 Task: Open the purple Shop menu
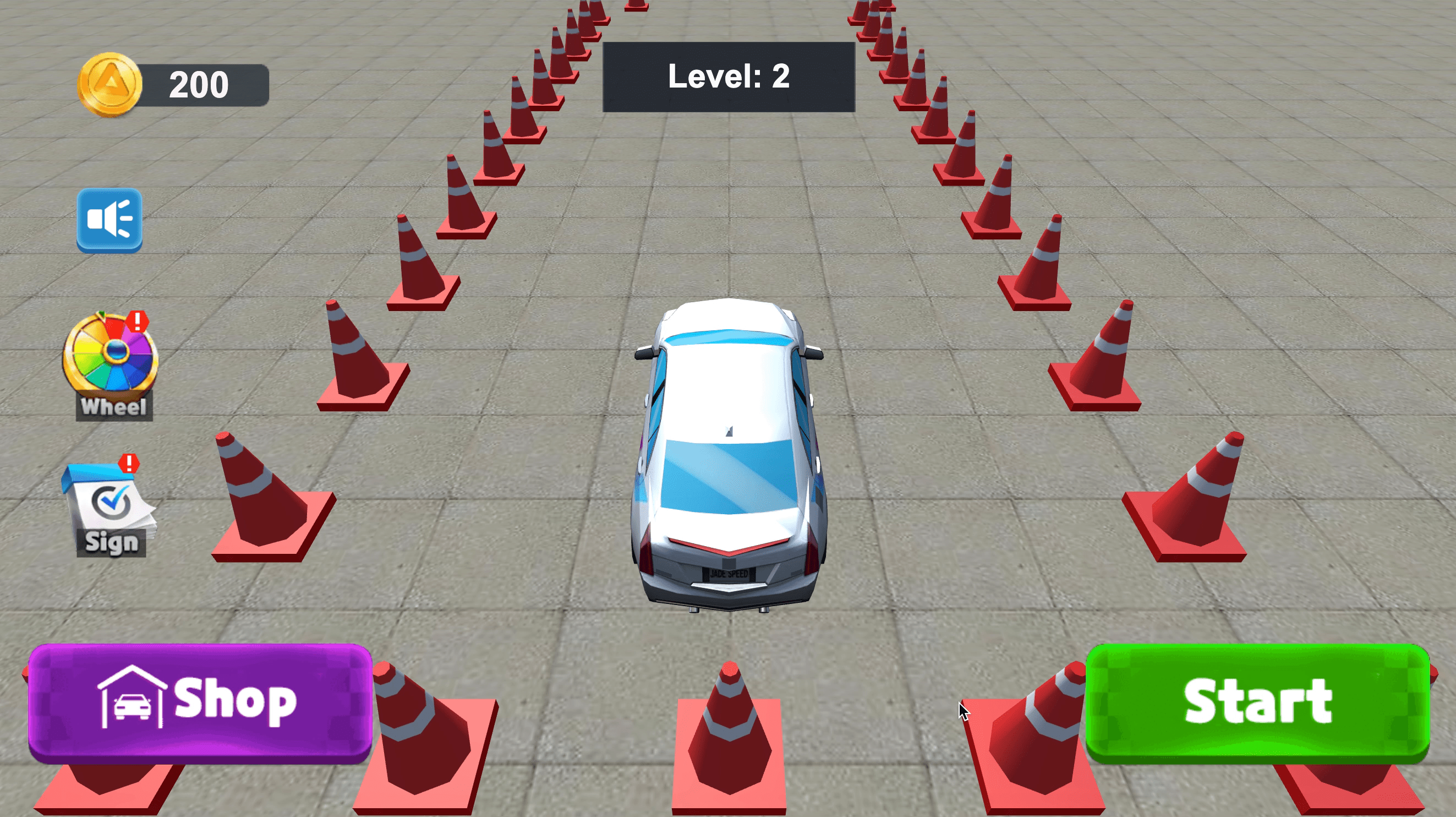click(x=200, y=702)
